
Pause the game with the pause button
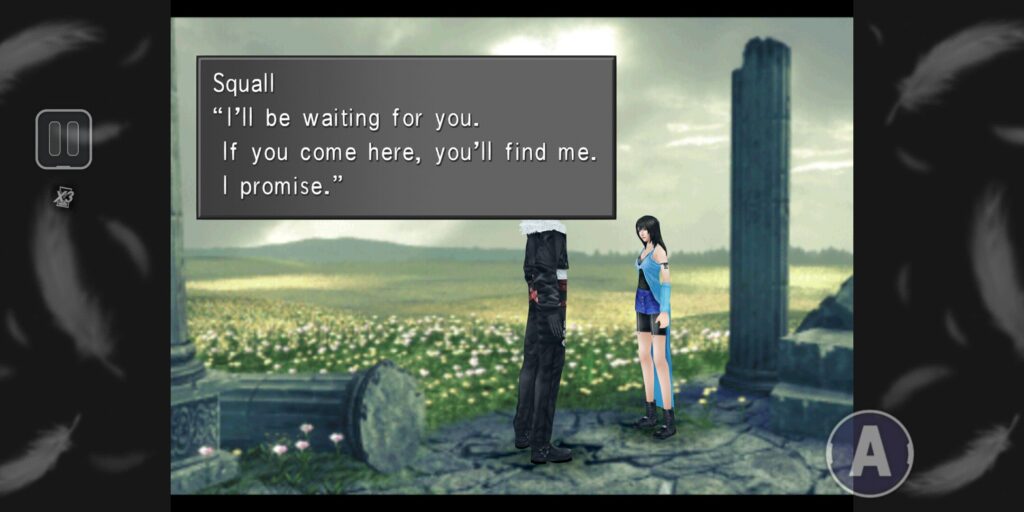point(64,139)
